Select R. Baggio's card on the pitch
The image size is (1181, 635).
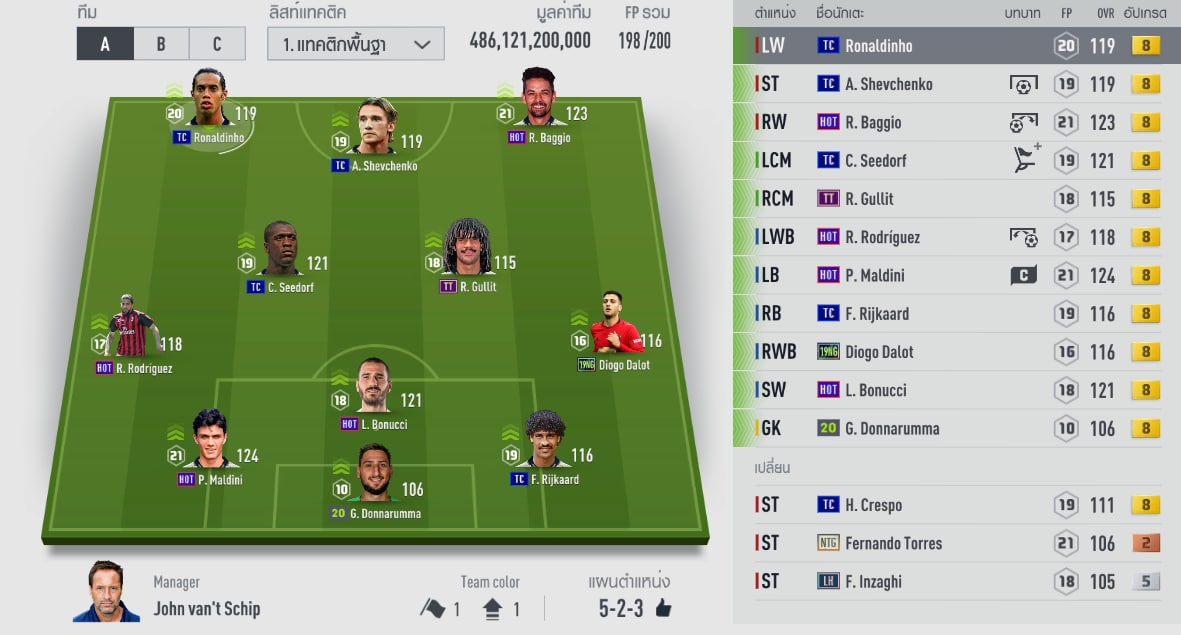[x=537, y=100]
